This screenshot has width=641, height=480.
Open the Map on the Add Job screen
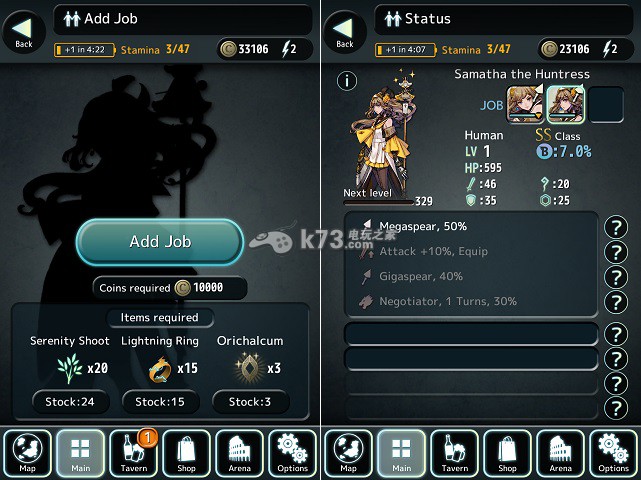(x=27, y=453)
